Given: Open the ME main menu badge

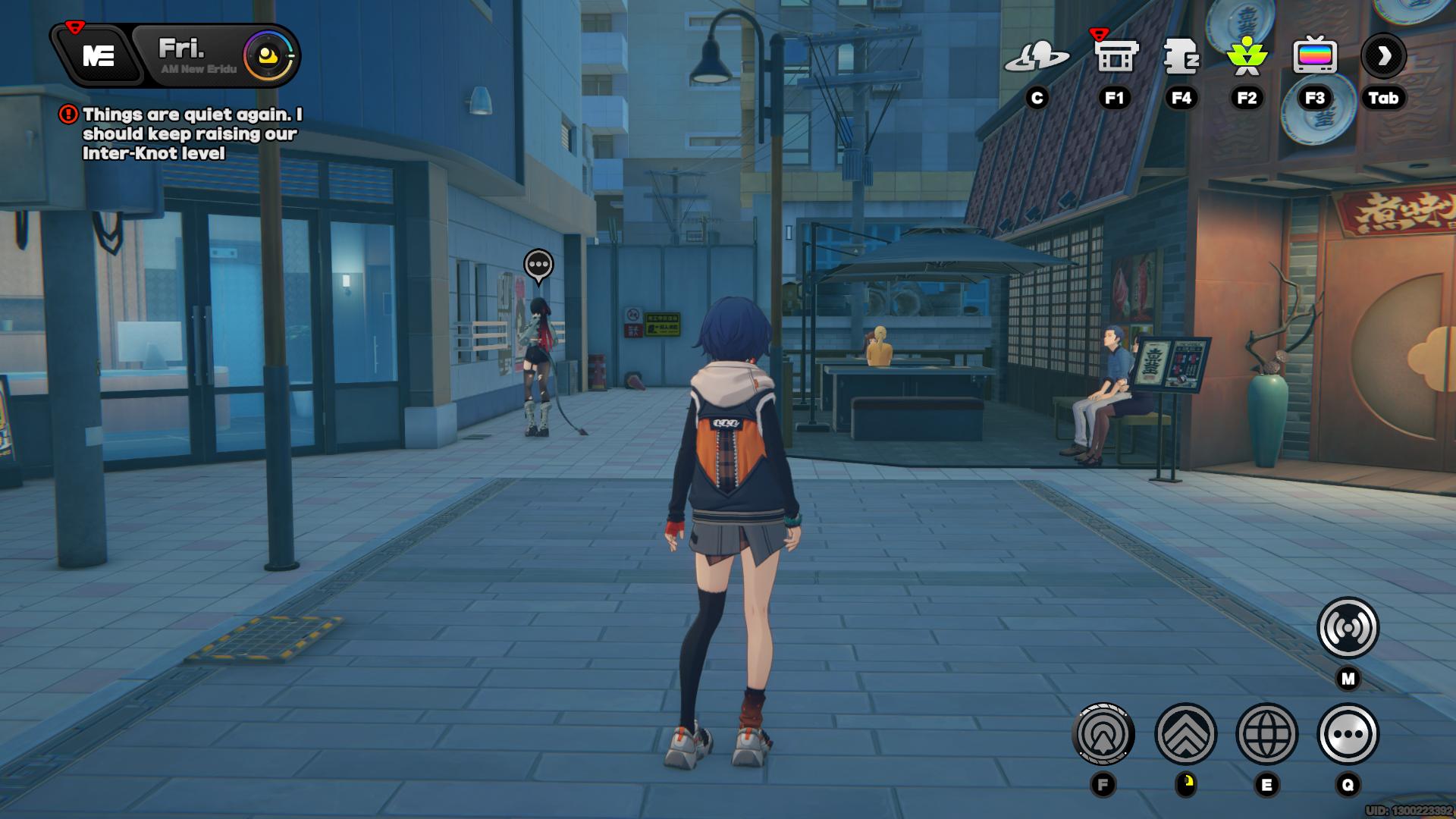Looking at the screenshot, I should (x=99, y=55).
